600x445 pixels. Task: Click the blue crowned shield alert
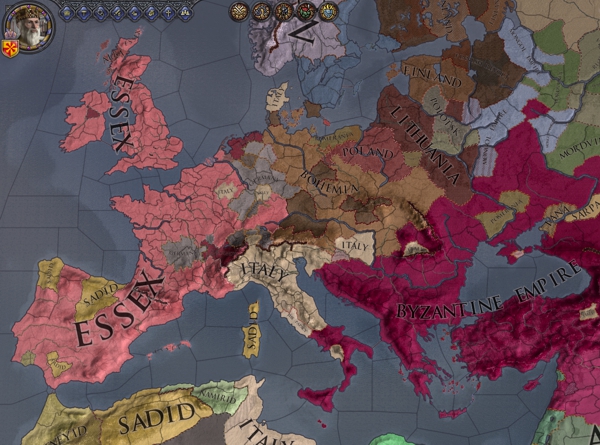tap(328, 12)
